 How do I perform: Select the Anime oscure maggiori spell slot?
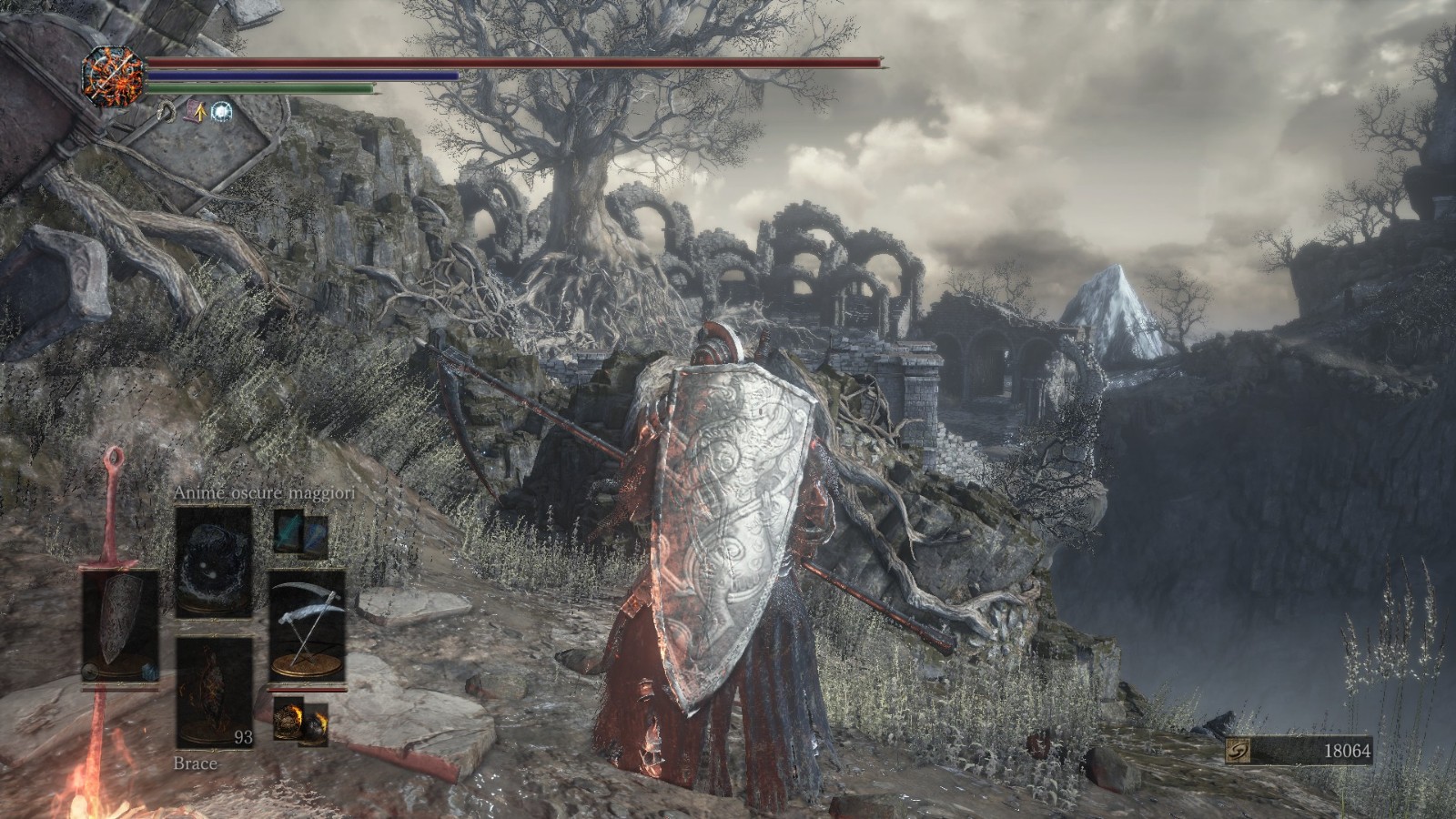pos(214,561)
